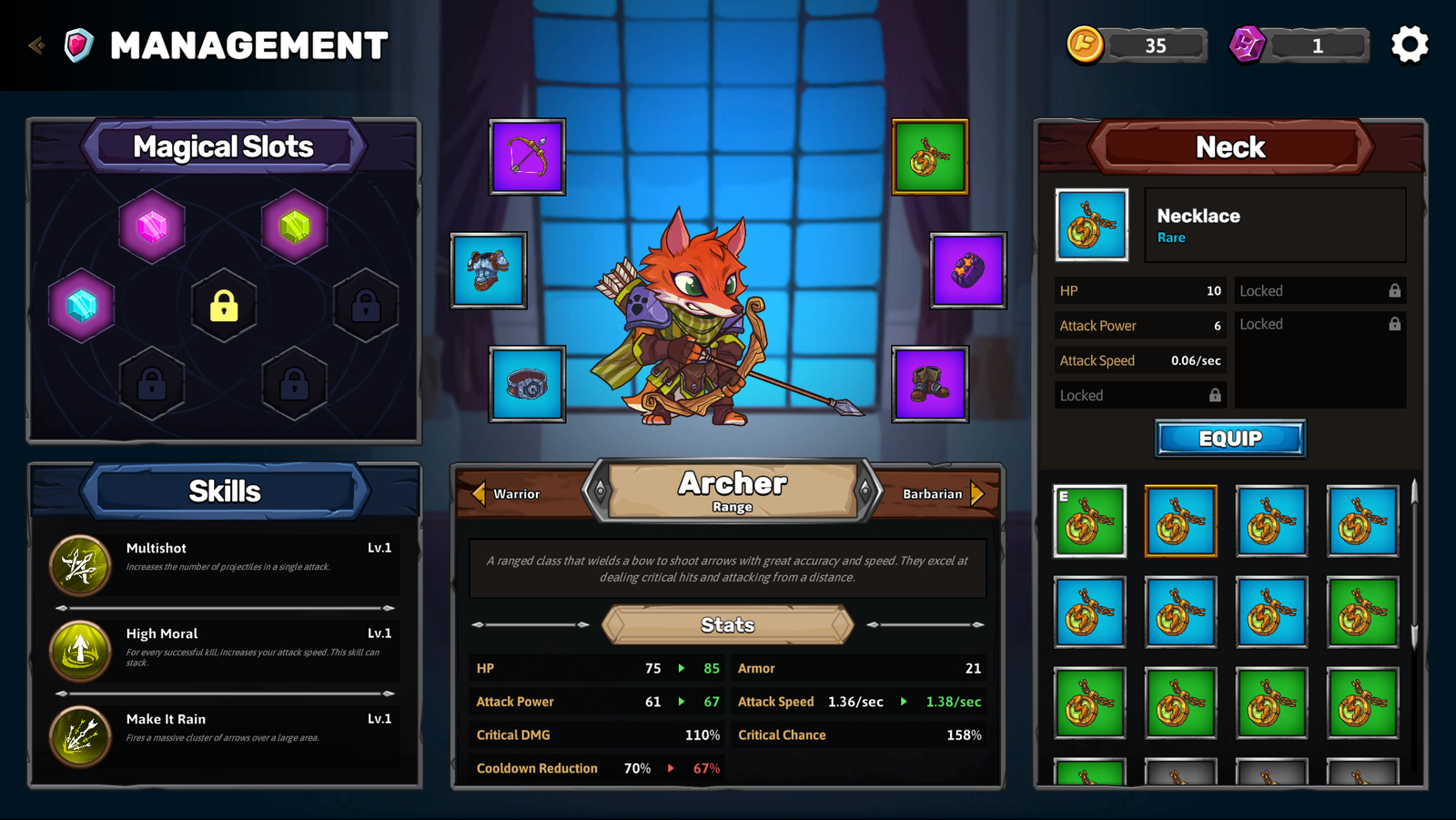
Task: Equip the selected Necklace
Action: tap(1229, 439)
